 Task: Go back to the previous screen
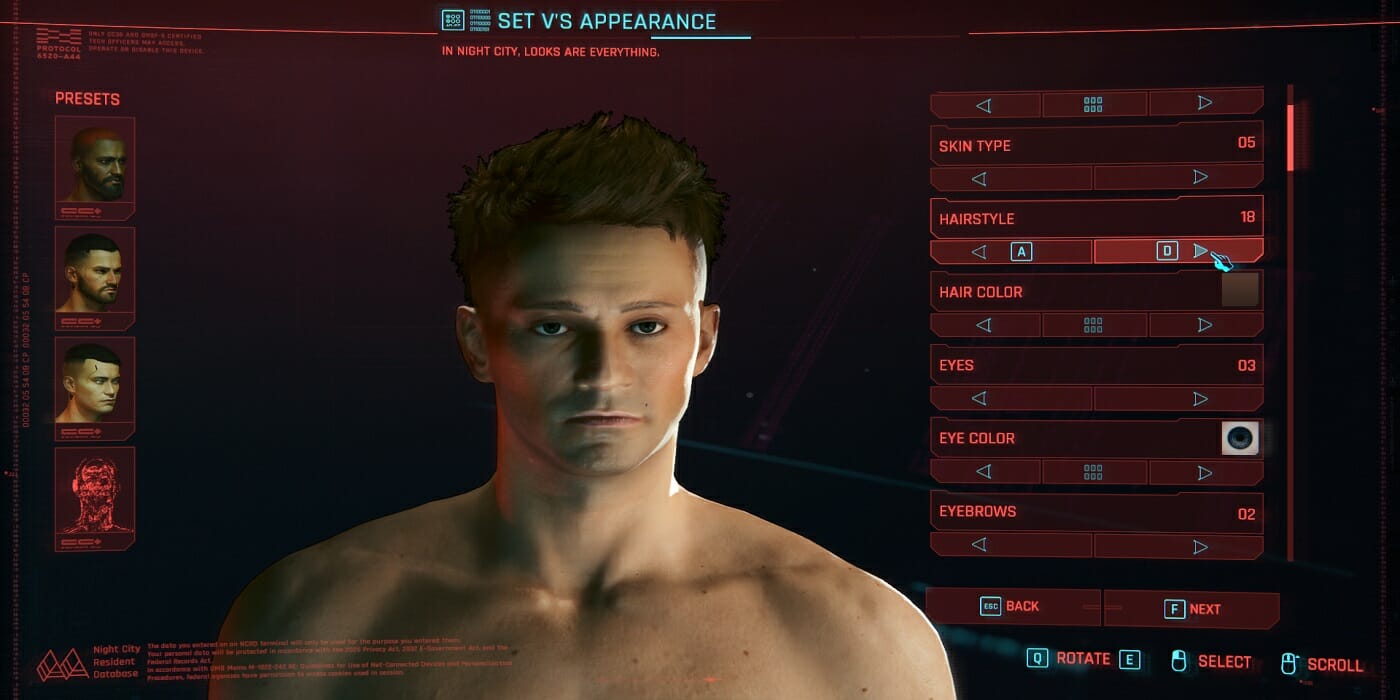(x=1012, y=607)
